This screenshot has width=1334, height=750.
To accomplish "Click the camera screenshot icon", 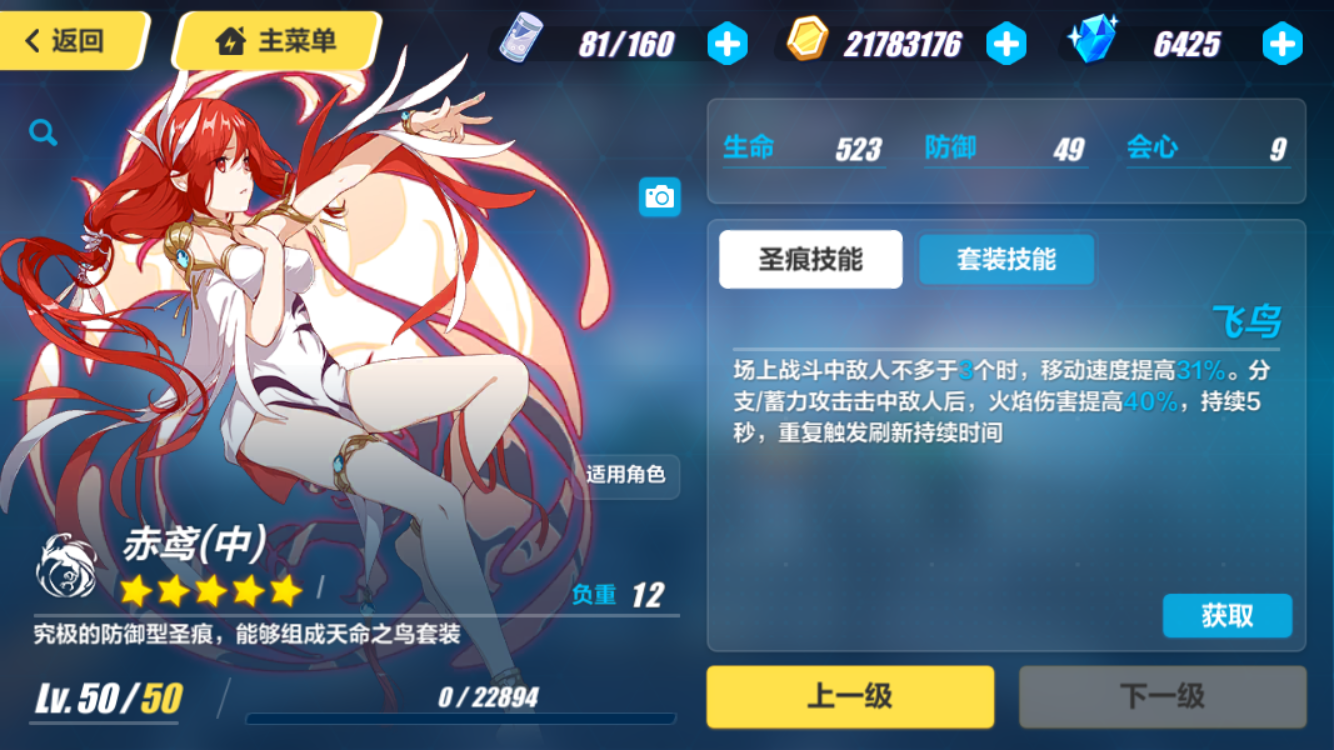I will pyautogui.click(x=659, y=197).
